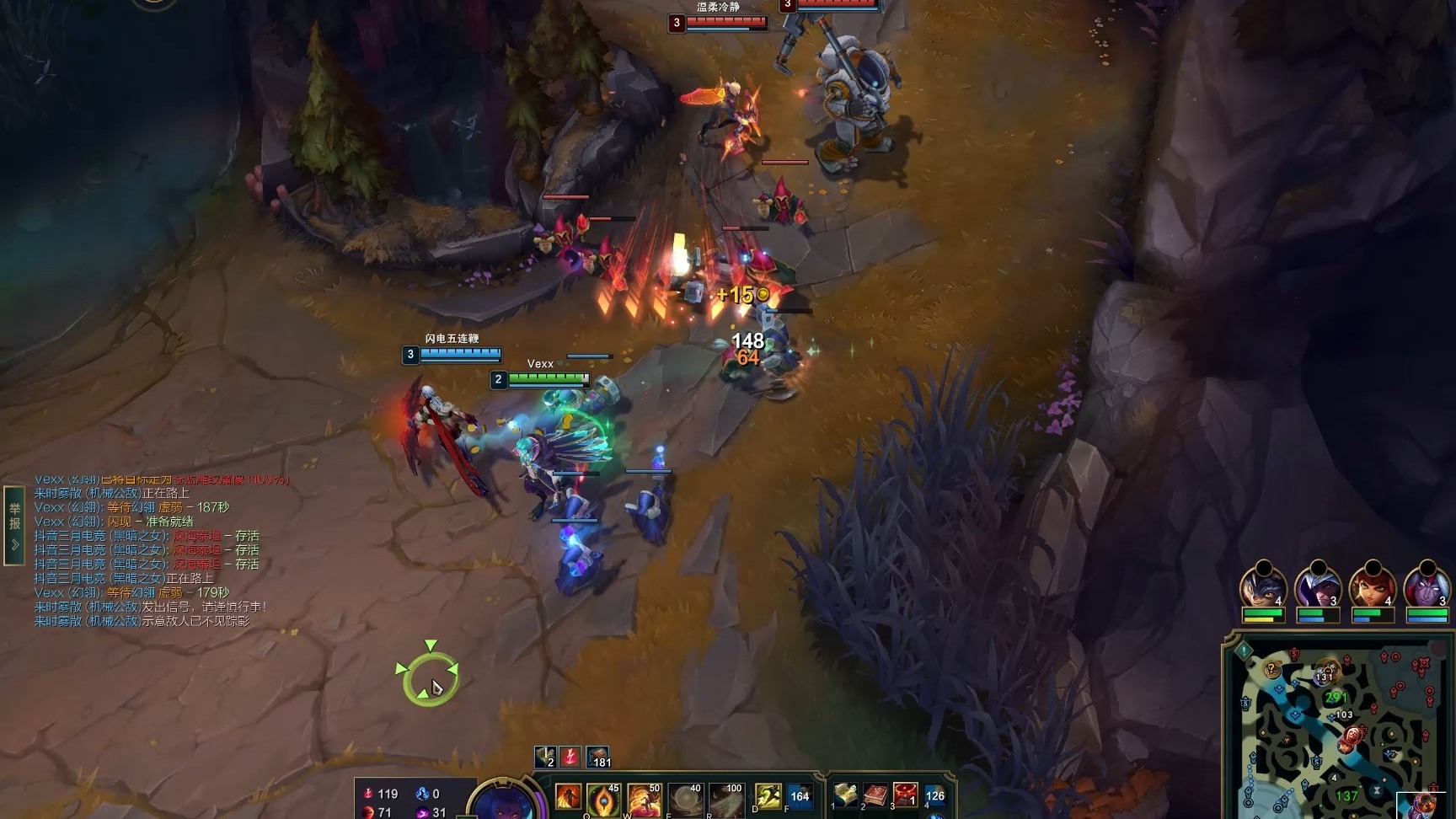Cast the W ability costing 50 mana
Viewport: 1456px width, 819px height.
point(644,799)
